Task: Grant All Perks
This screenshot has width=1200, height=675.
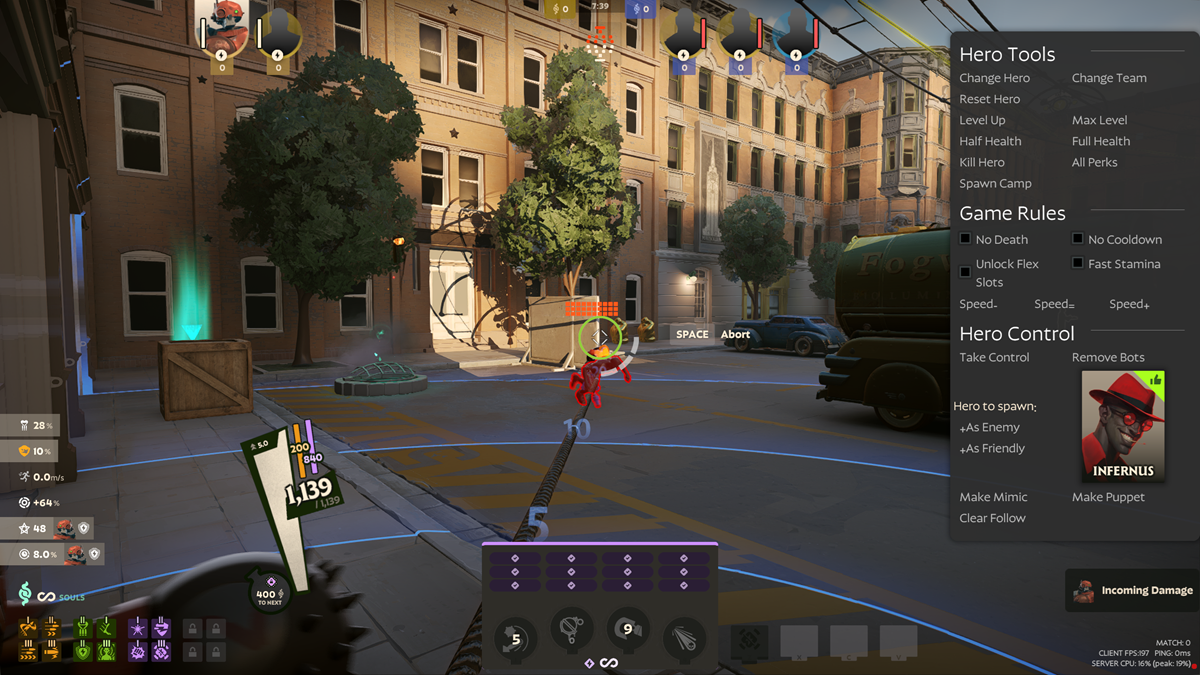Action: click(1094, 162)
